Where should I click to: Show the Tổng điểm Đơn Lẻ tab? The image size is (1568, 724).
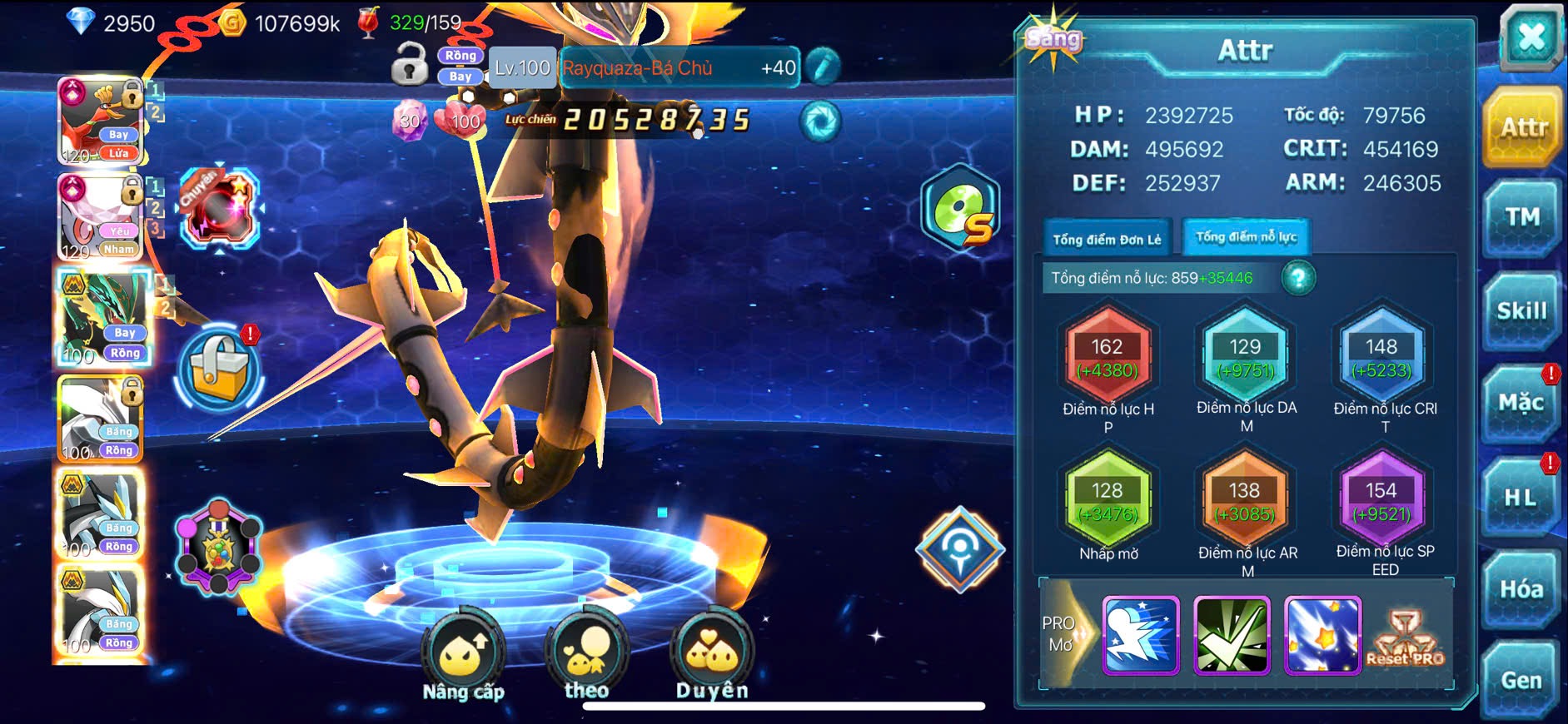coord(1107,240)
